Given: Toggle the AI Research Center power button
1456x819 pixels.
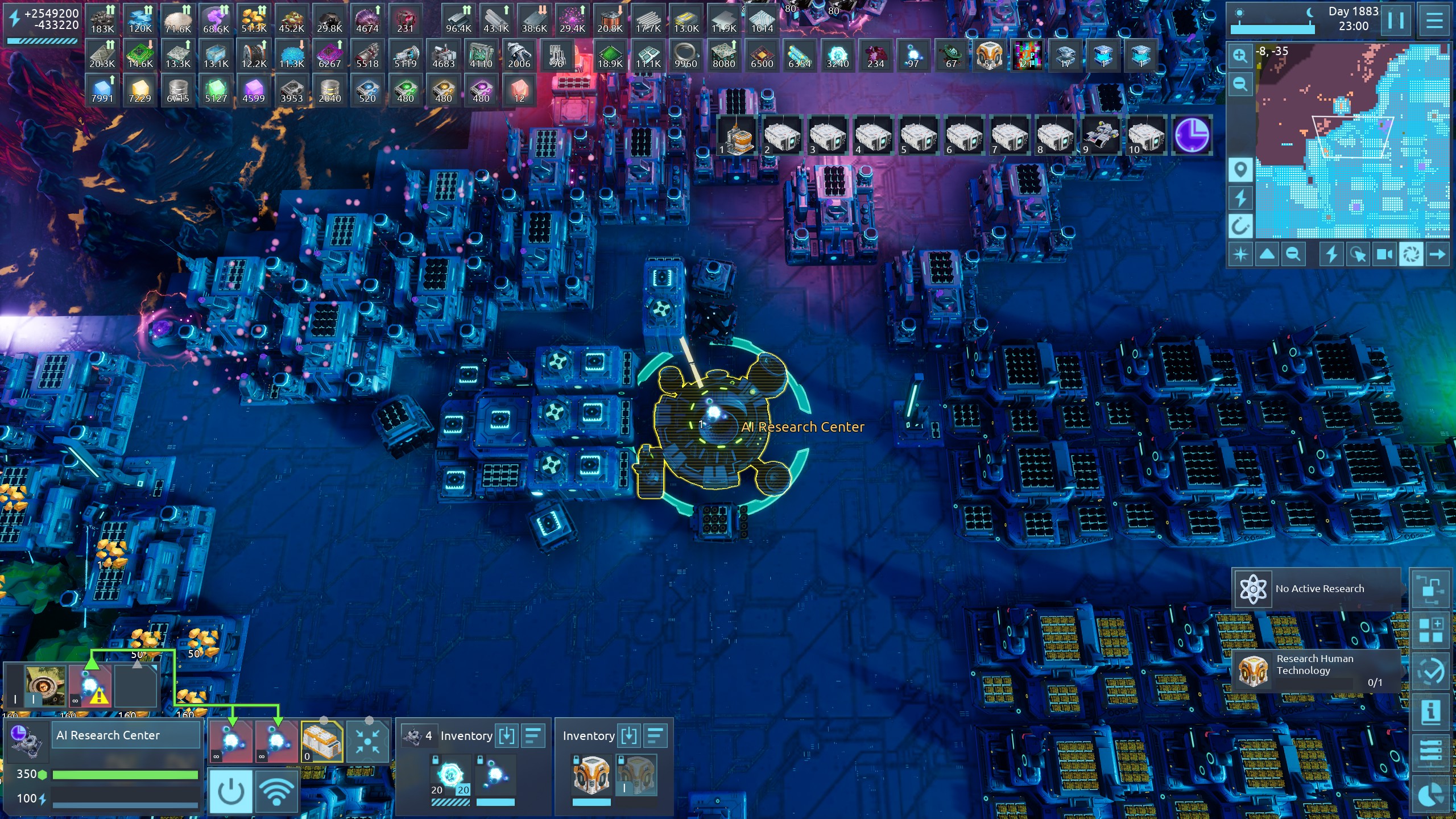Looking at the screenshot, I should (230, 791).
